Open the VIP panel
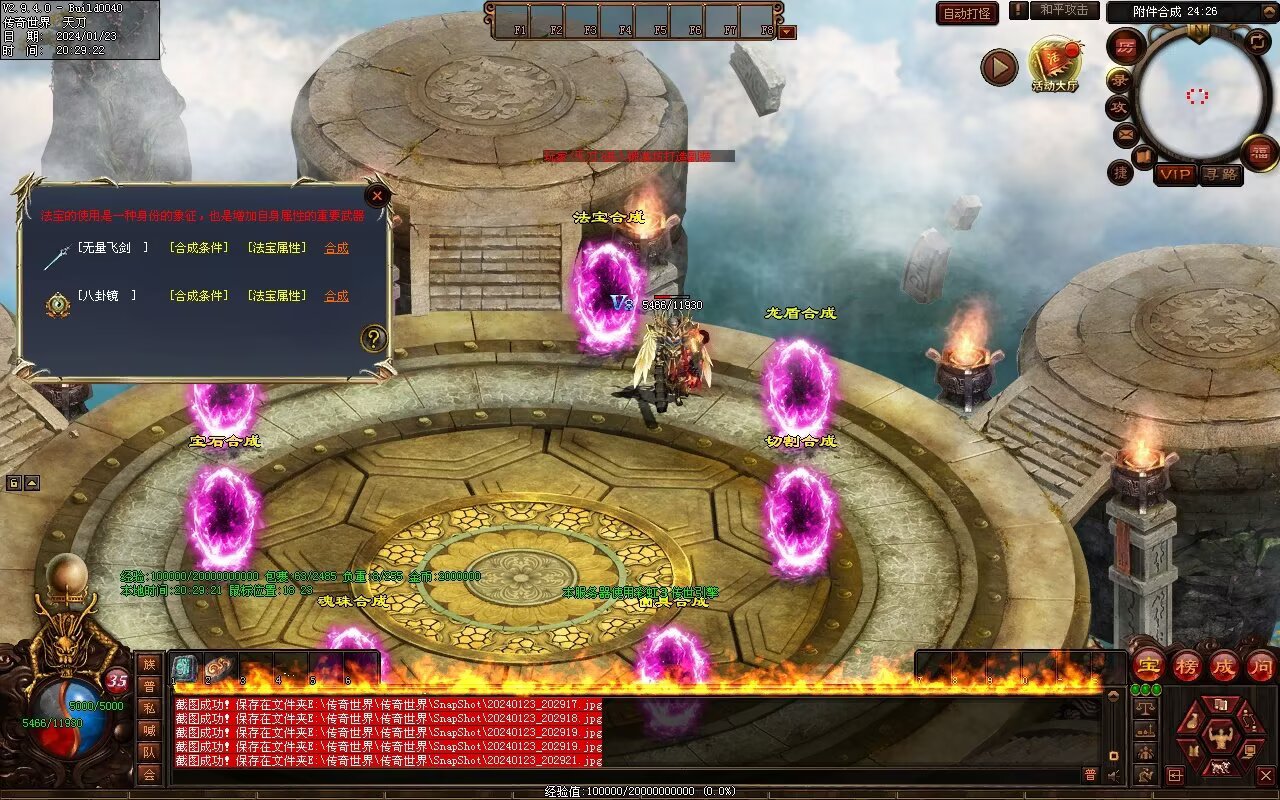Viewport: 1280px width, 800px height. 1176,174
